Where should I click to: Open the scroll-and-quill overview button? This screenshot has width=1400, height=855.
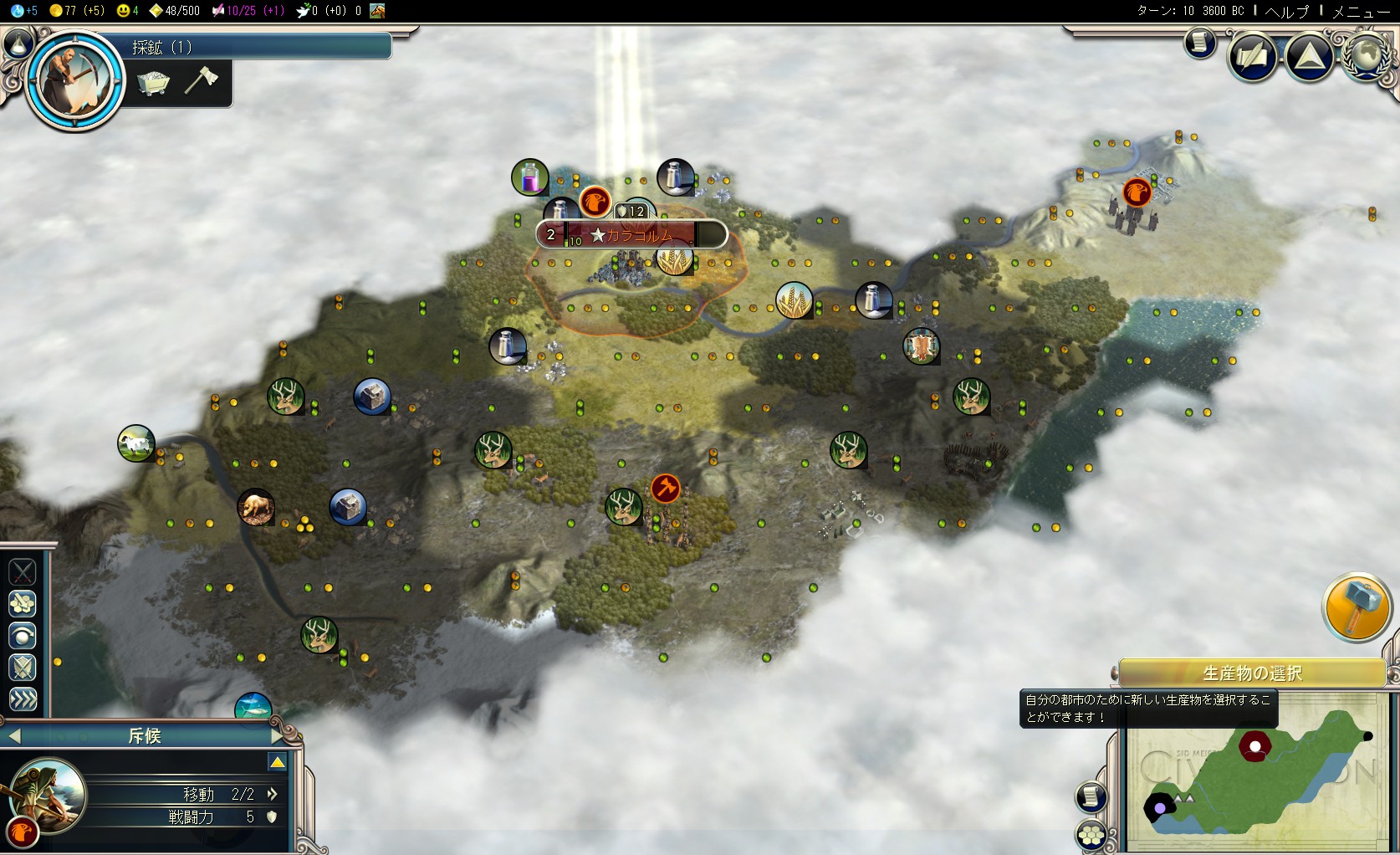click(1252, 57)
